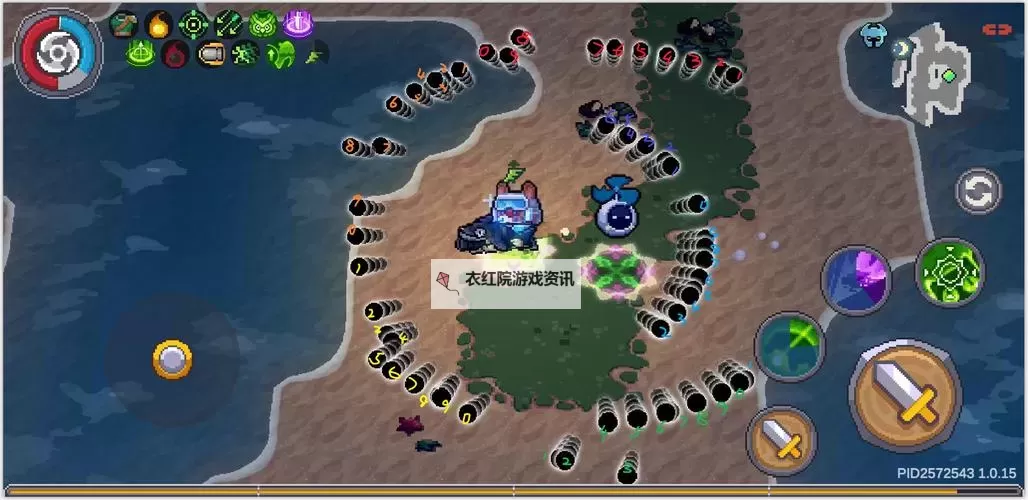
Task: Activate the purple crystal skill
Action: pyautogui.click(x=856, y=281)
